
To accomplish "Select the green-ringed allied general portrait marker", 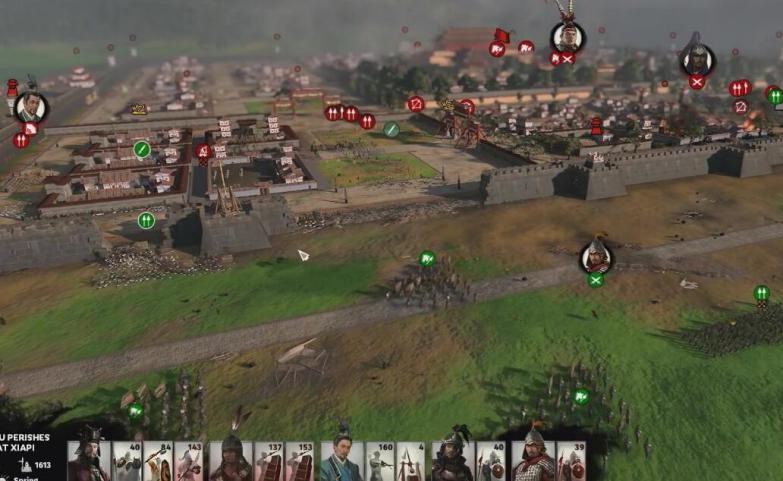I will point(596,257).
